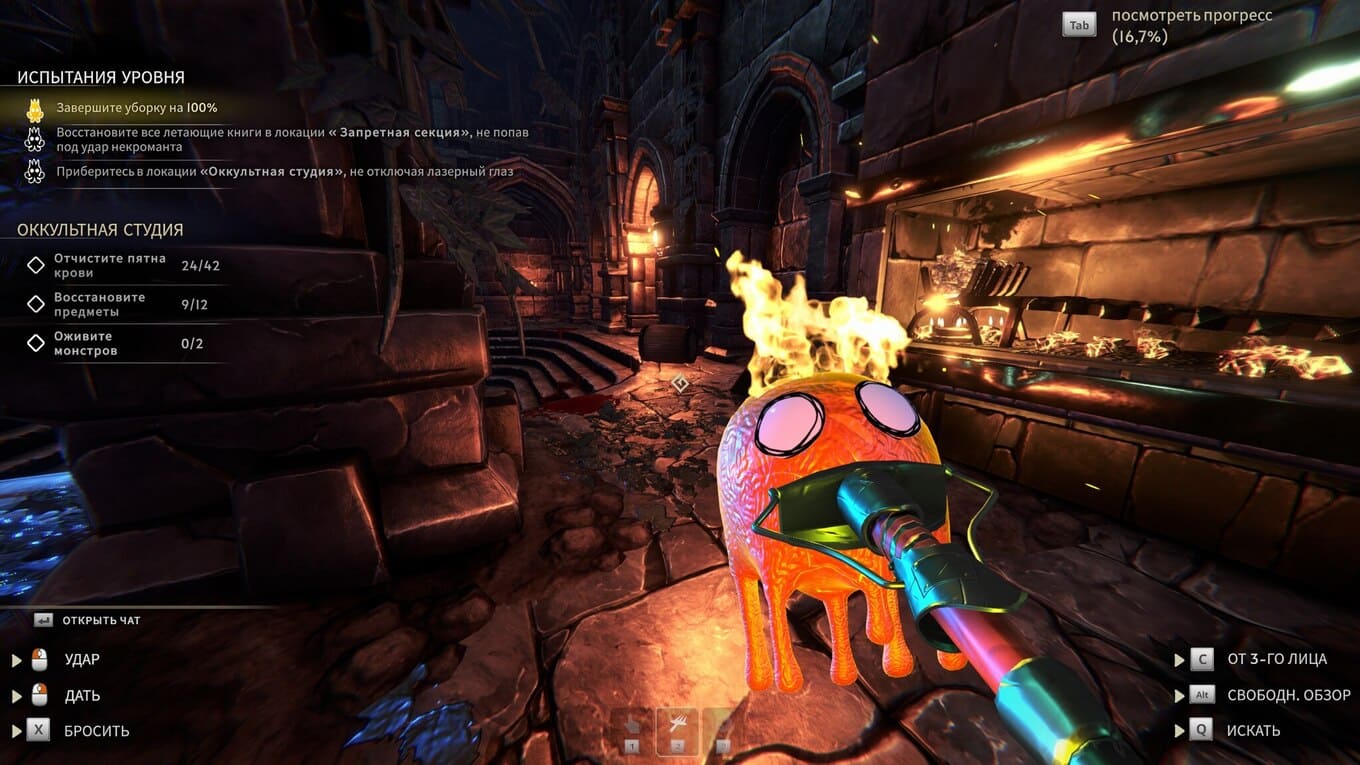Viewport: 1360px width, 765px height.
Task: Click the 'Оккультная студия' section header
Action: tap(100, 230)
